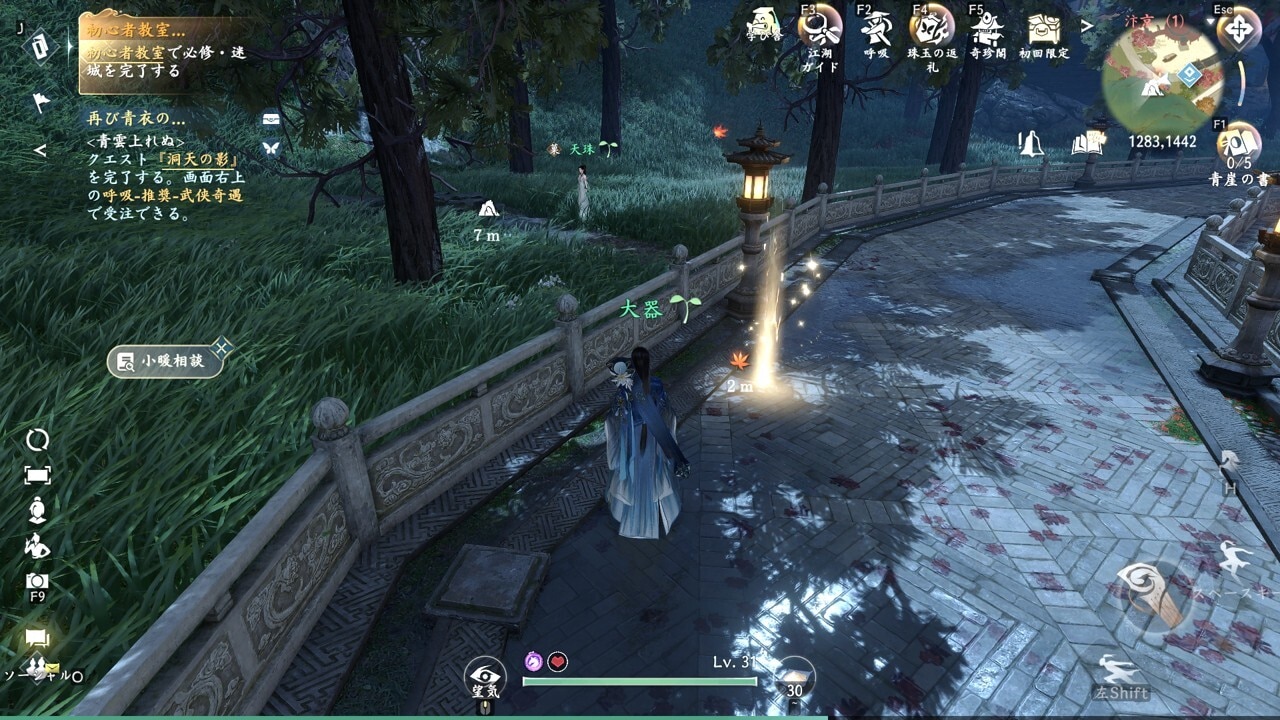Image resolution: width=1280 pixels, height=720 pixels.
Task: Open the 呼吸 menu icon
Action: pos(876,26)
